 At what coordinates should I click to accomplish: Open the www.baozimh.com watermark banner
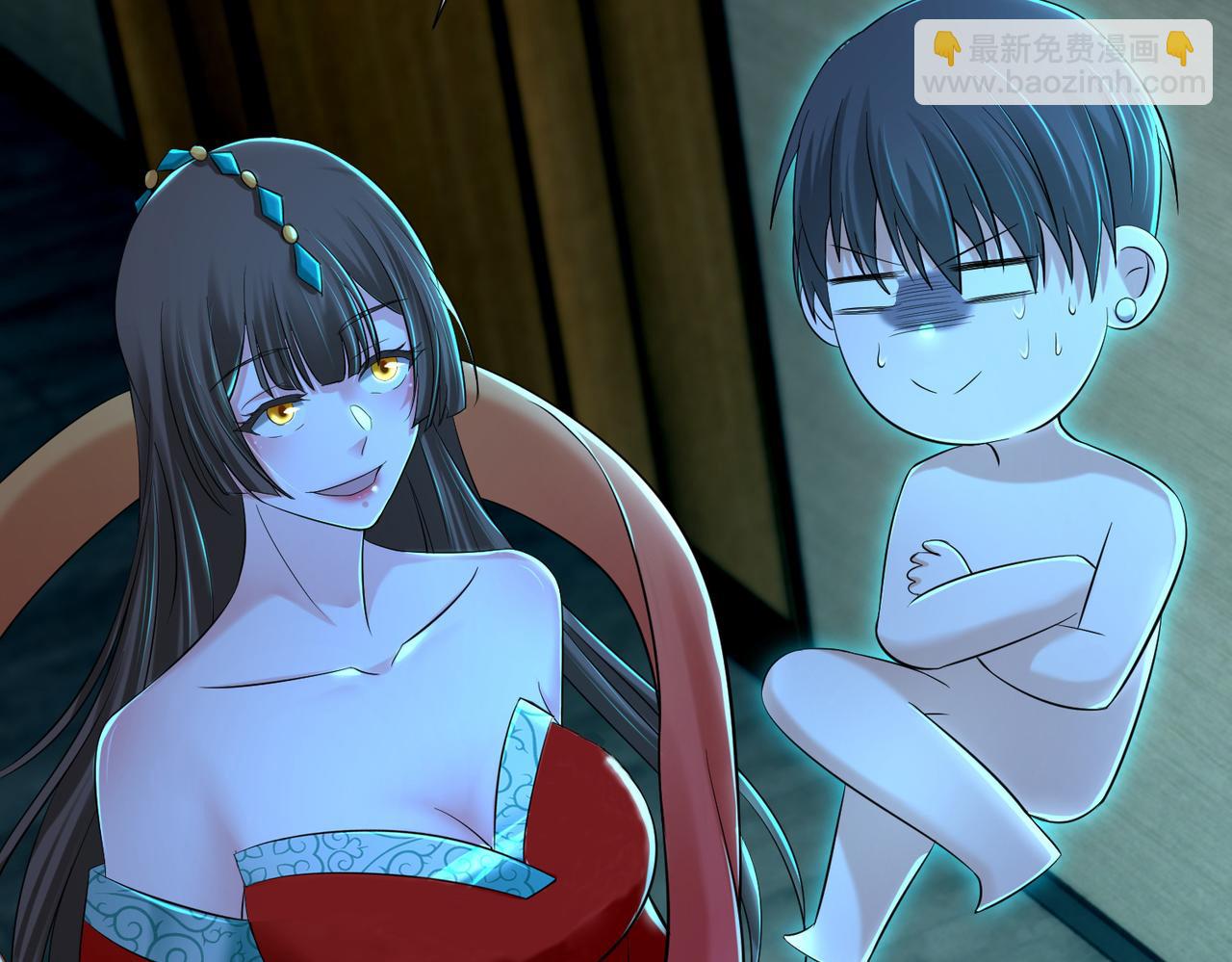coord(1062,63)
